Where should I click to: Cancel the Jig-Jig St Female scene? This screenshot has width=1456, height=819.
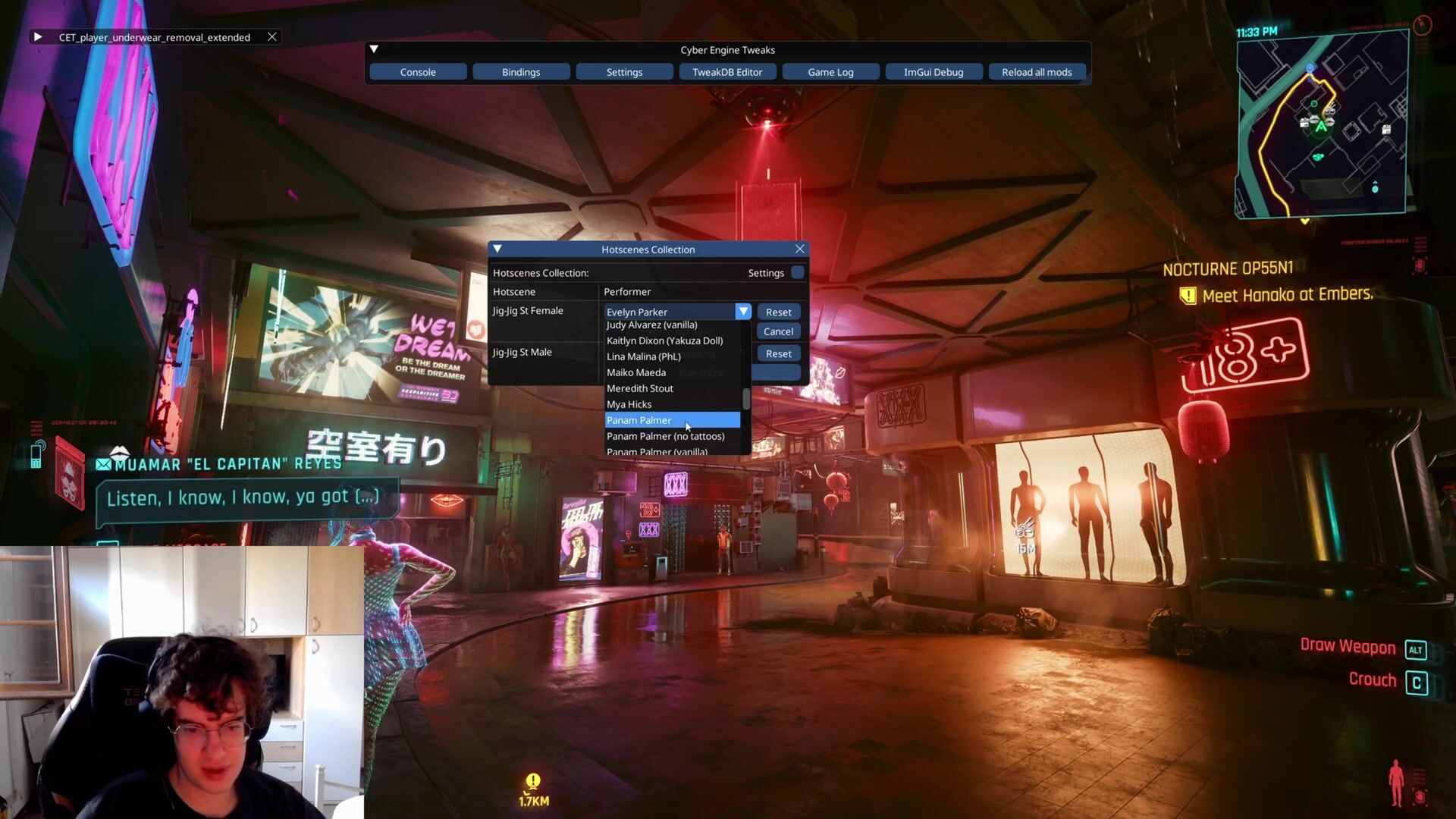pyautogui.click(x=778, y=331)
